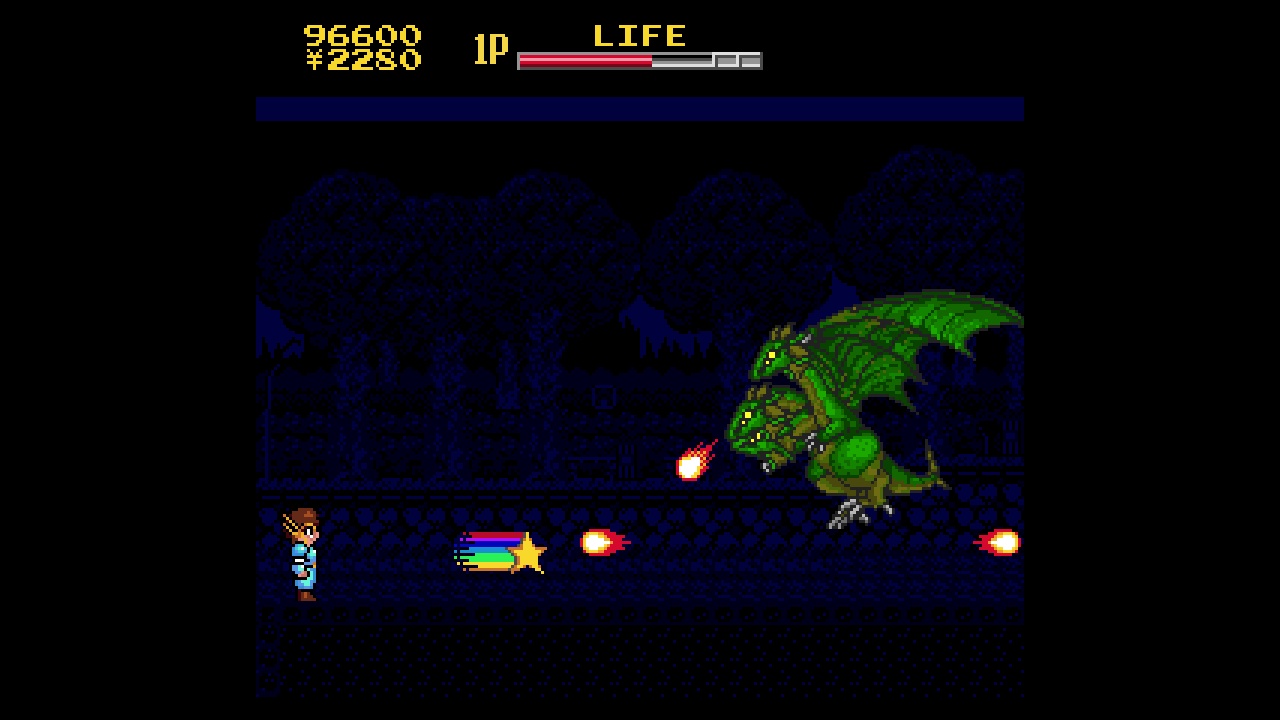Click the fireball in the middle of the screen
Image resolution: width=1280 pixels, height=720 pixels.
coord(598,542)
